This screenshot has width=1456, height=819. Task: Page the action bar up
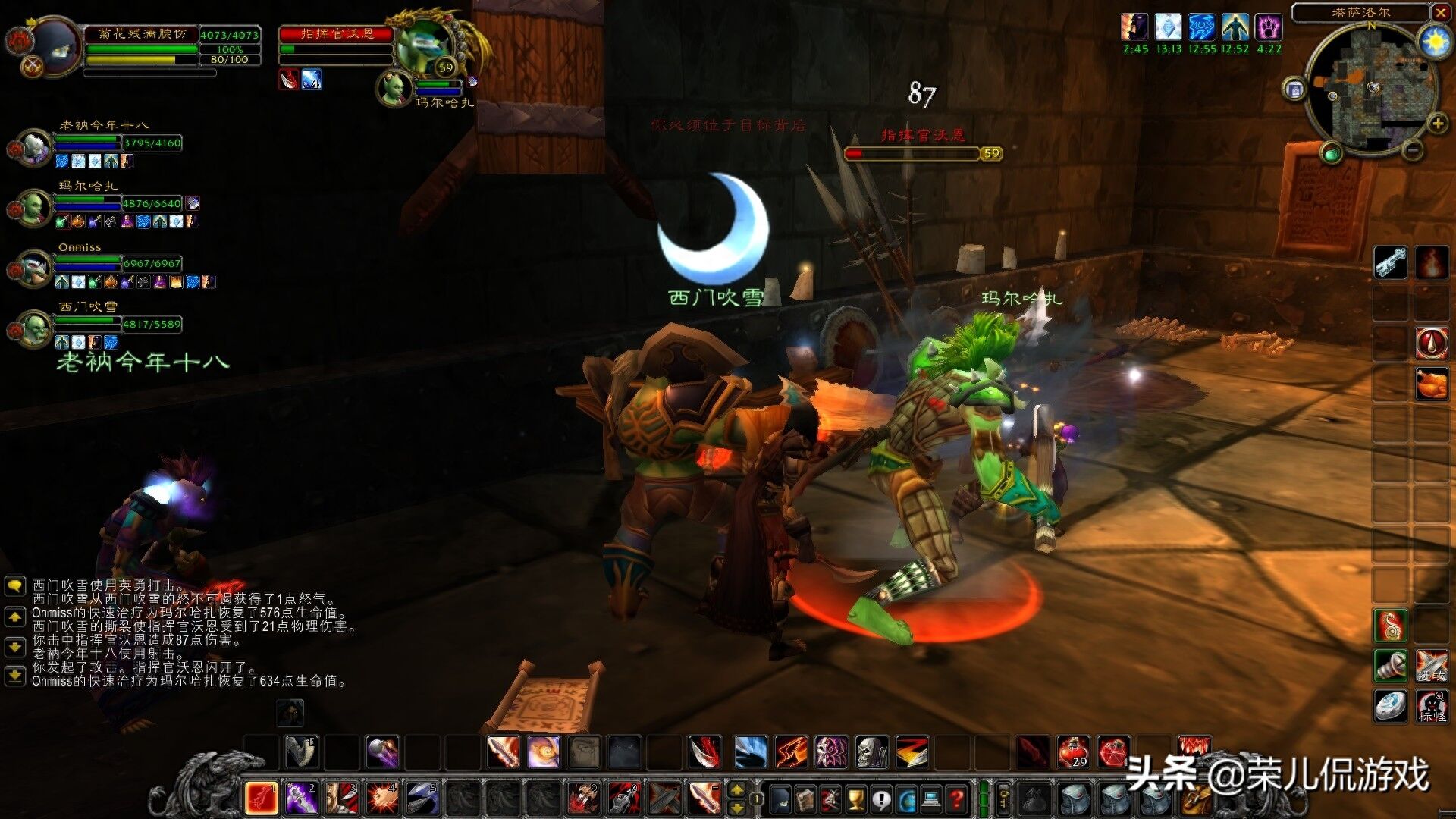coord(736,790)
